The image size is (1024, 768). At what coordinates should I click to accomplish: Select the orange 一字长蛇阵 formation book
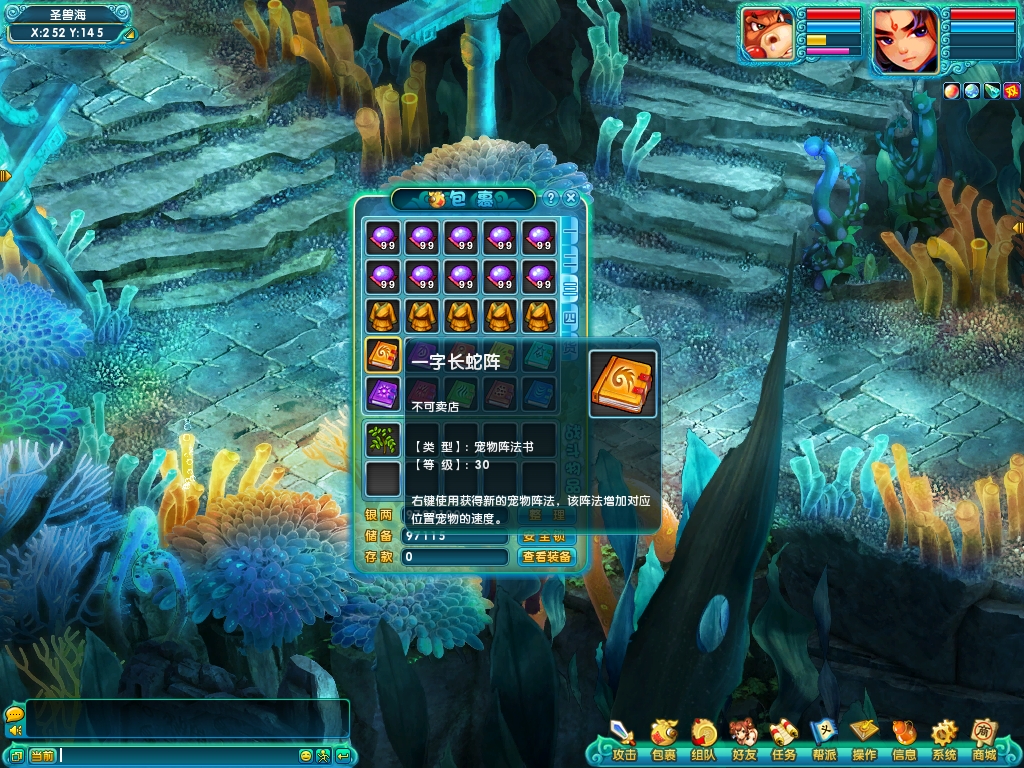pyautogui.click(x=383, y=355)
